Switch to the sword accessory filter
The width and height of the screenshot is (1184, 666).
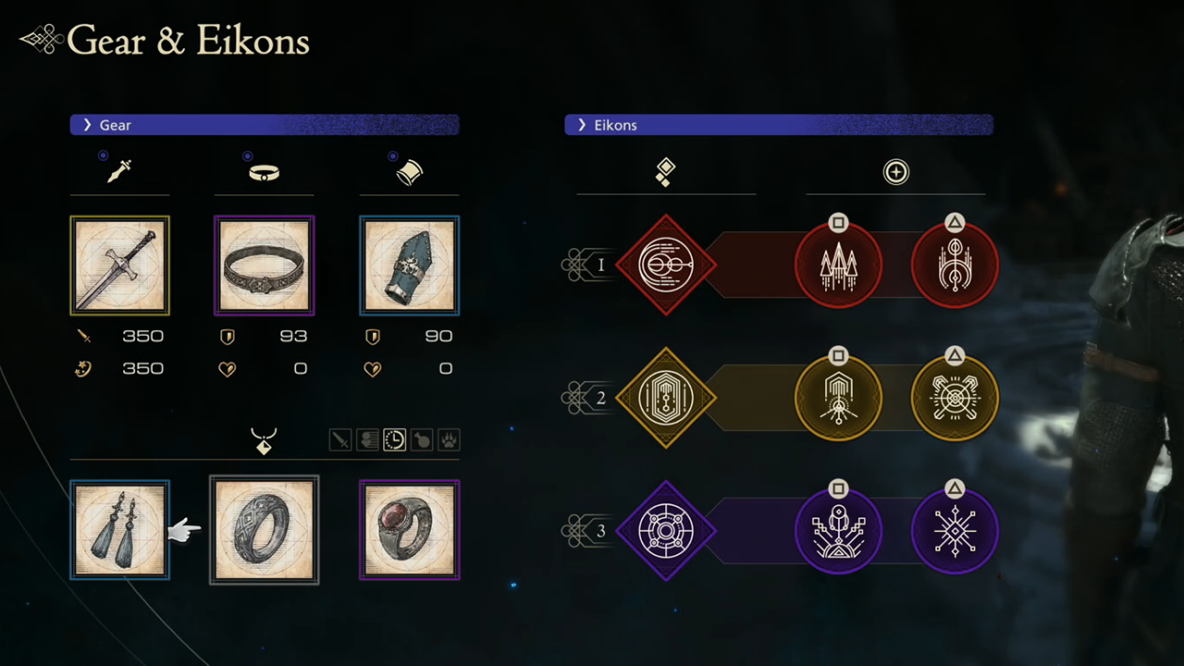(341, 440)
